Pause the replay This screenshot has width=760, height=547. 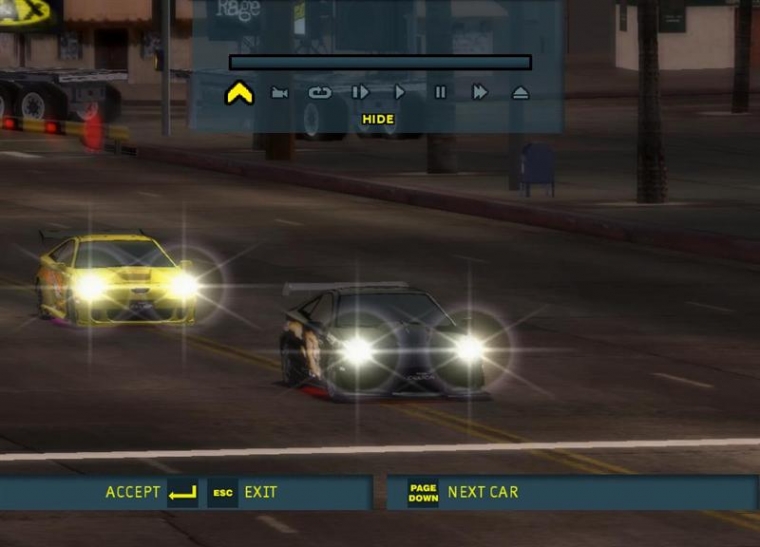pos(440,93)
